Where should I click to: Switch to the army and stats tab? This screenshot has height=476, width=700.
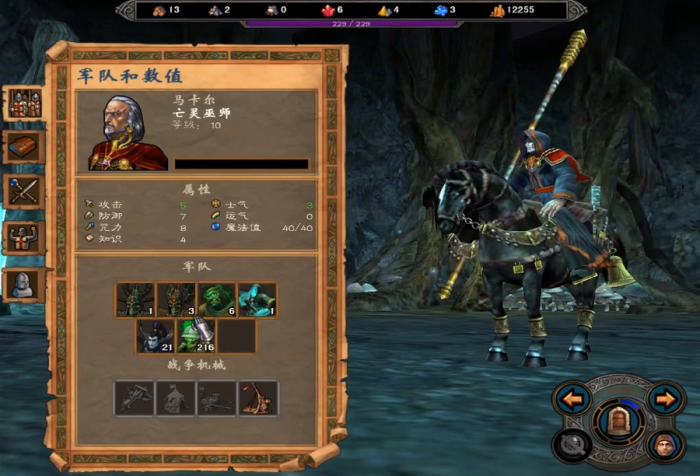pyautogui.click(x=24, y=103)
